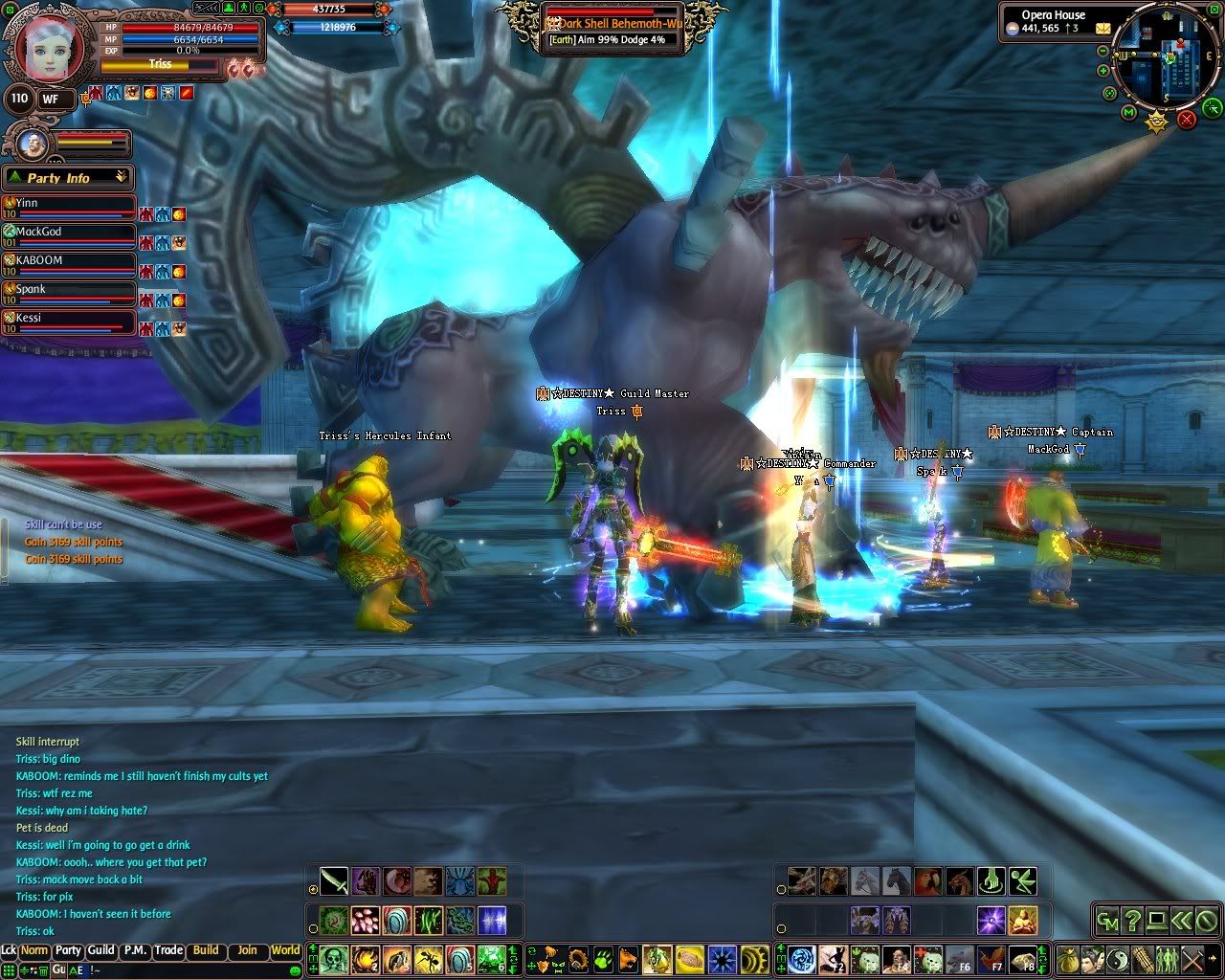Activate the green skull skill in slot 1
Viewport: 1225px width, 980px height.
click(x=333, y=958)
